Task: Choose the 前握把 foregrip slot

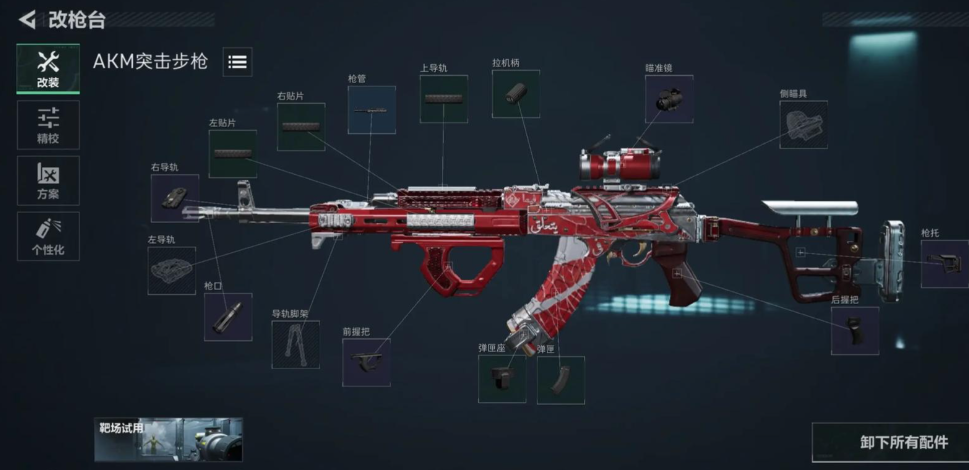Action: [366, 362]
